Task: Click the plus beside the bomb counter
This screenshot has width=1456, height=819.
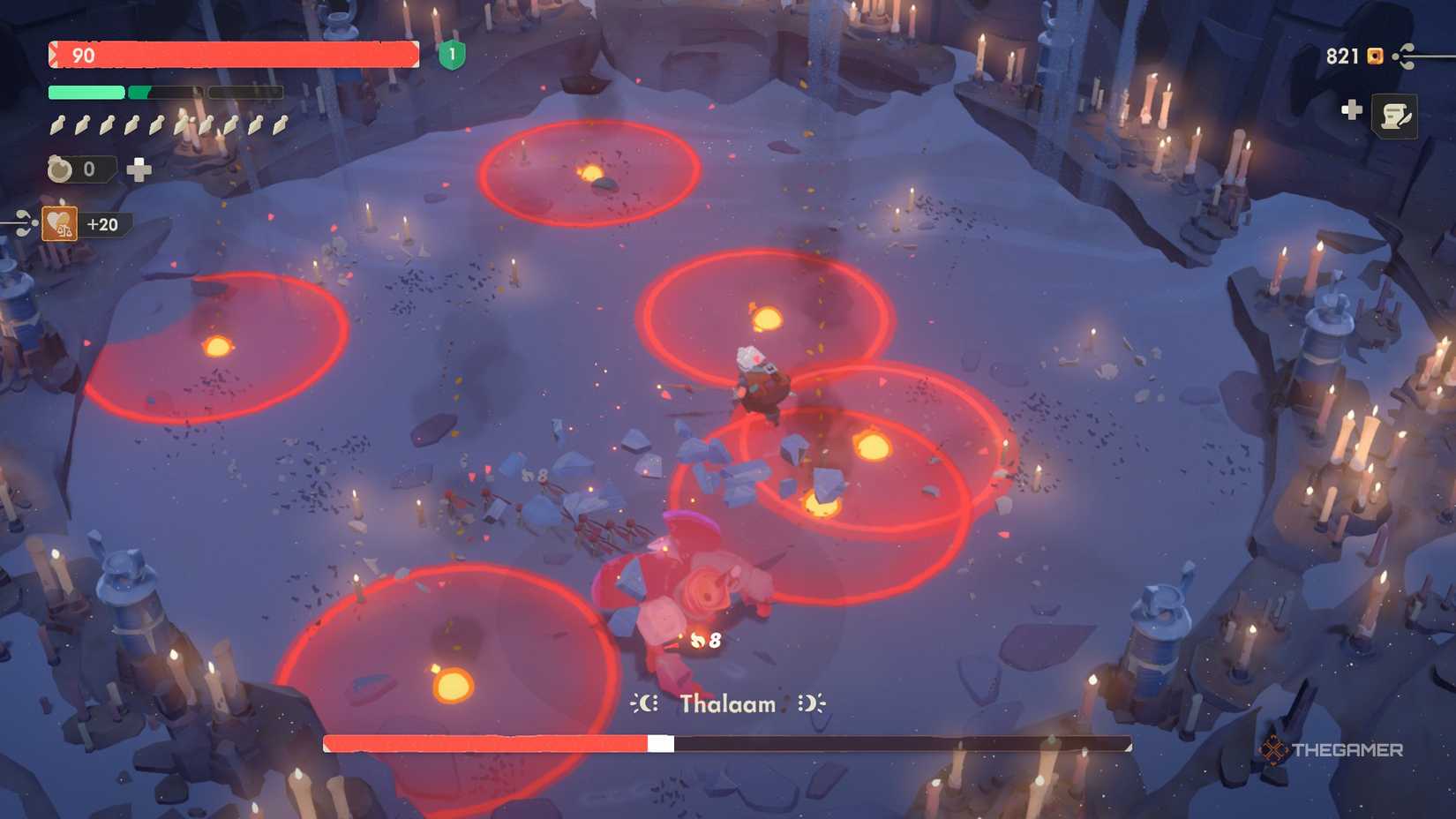Action: click(138, 168)
